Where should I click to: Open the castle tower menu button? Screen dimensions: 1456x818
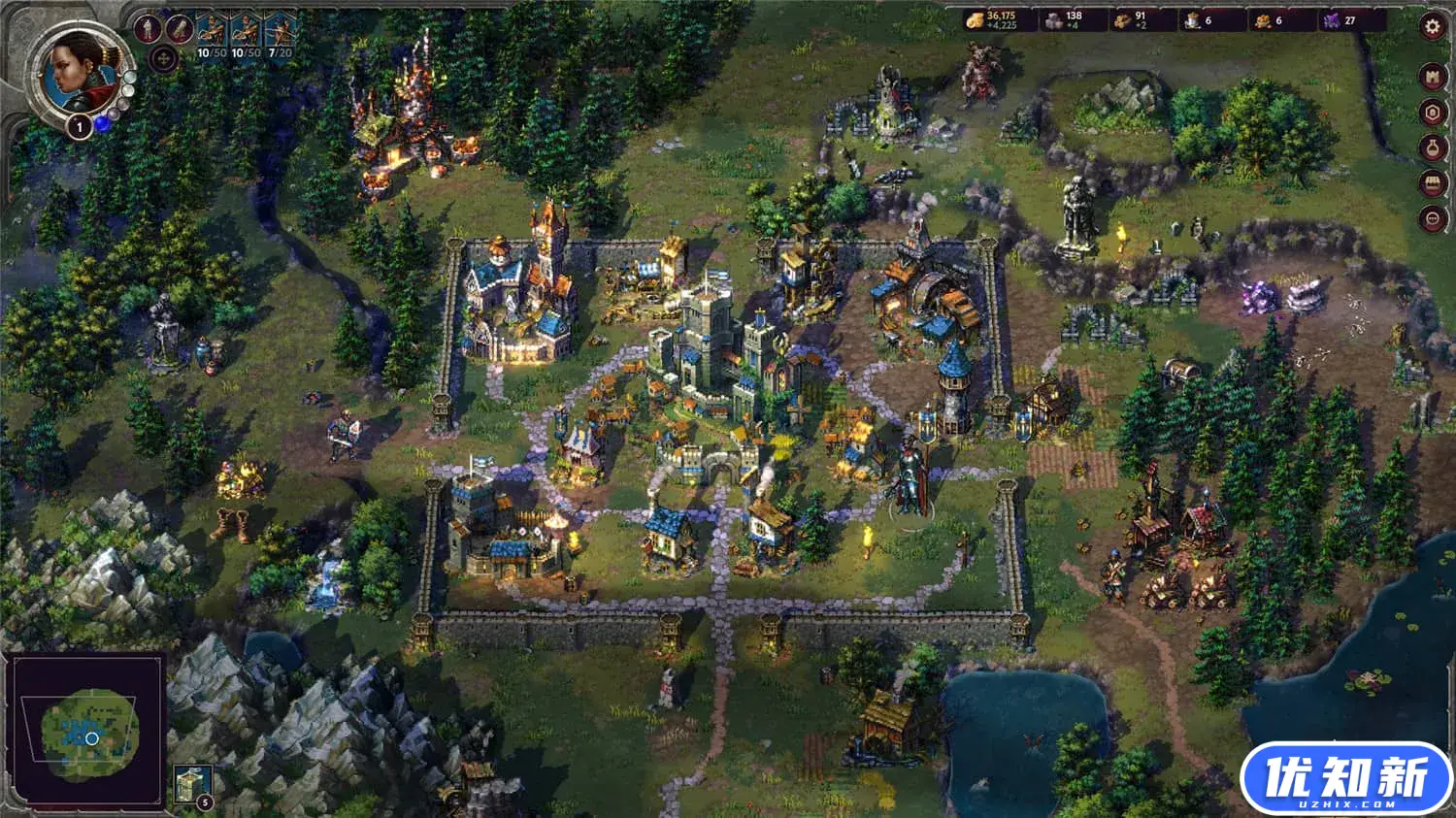pos(1433,78)
